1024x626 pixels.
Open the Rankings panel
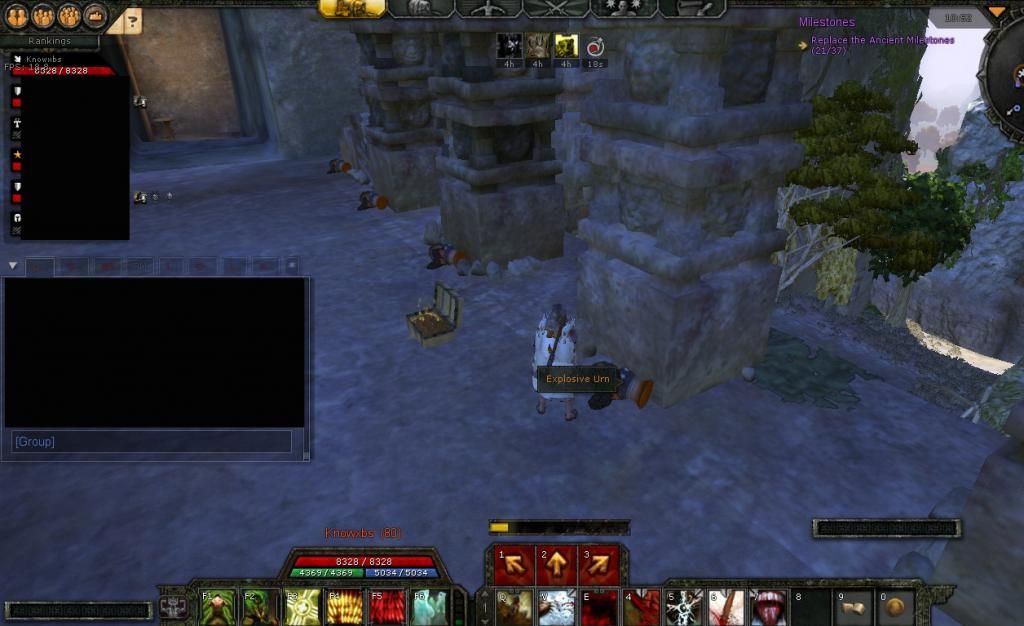49,41
